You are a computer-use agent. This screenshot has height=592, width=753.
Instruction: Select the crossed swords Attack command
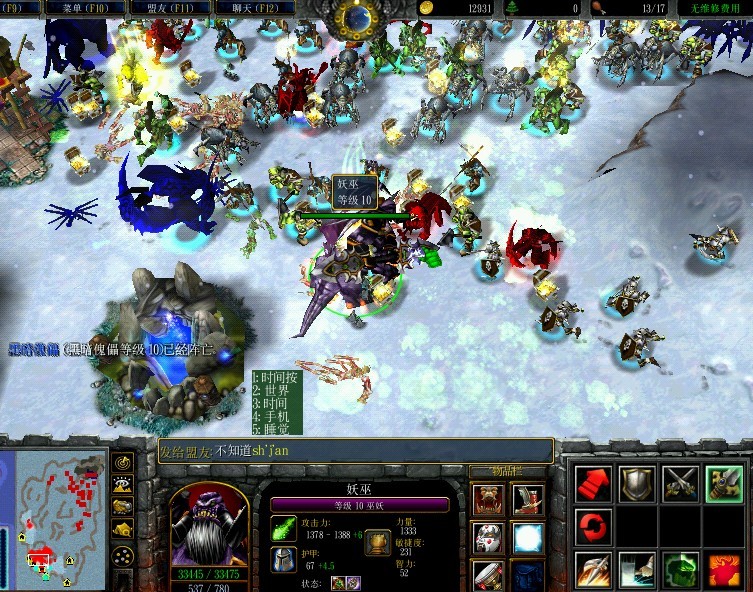(680, 484)
